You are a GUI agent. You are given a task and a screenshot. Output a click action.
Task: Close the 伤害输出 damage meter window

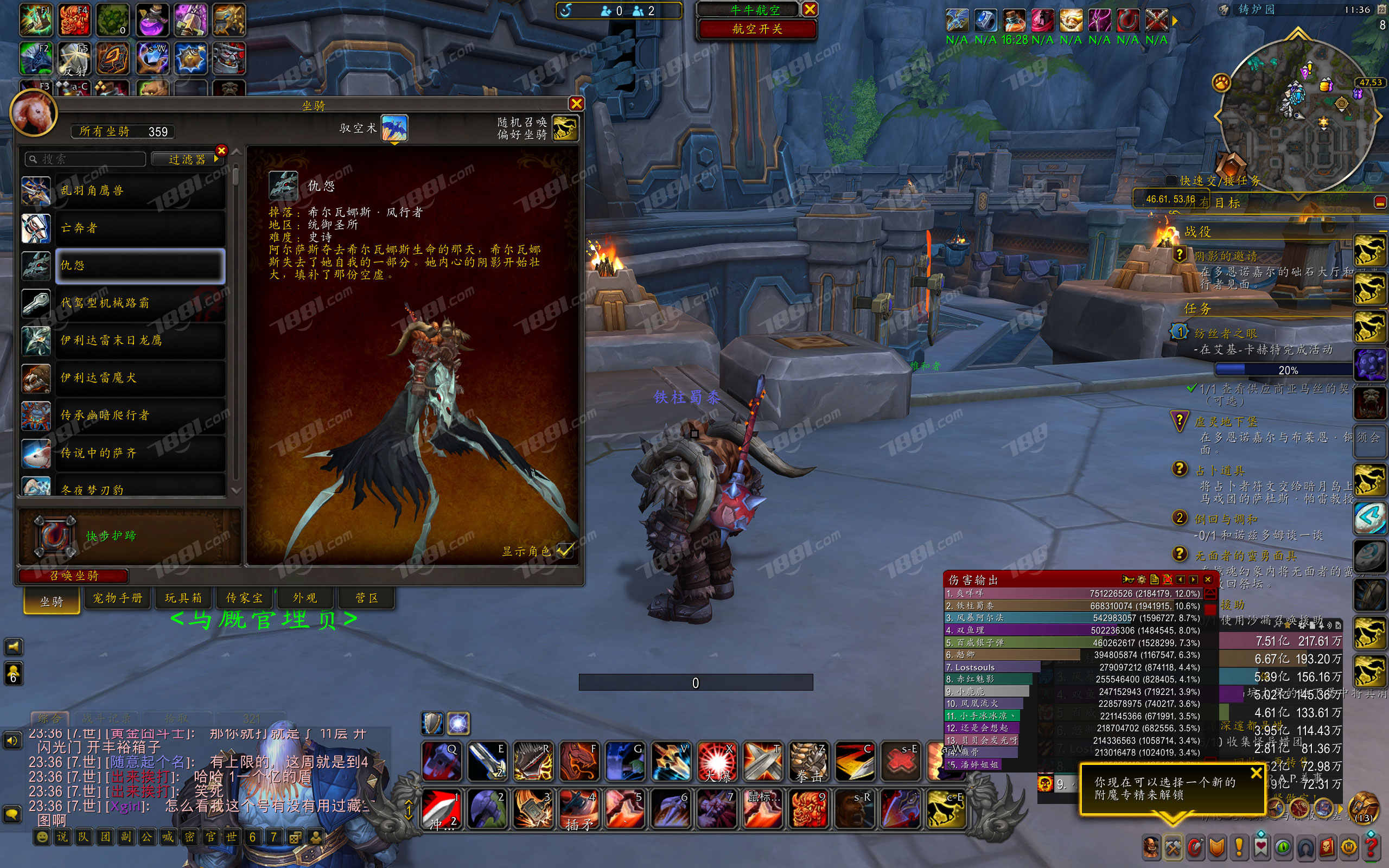pyautogui.click(x=1208, y=579)
